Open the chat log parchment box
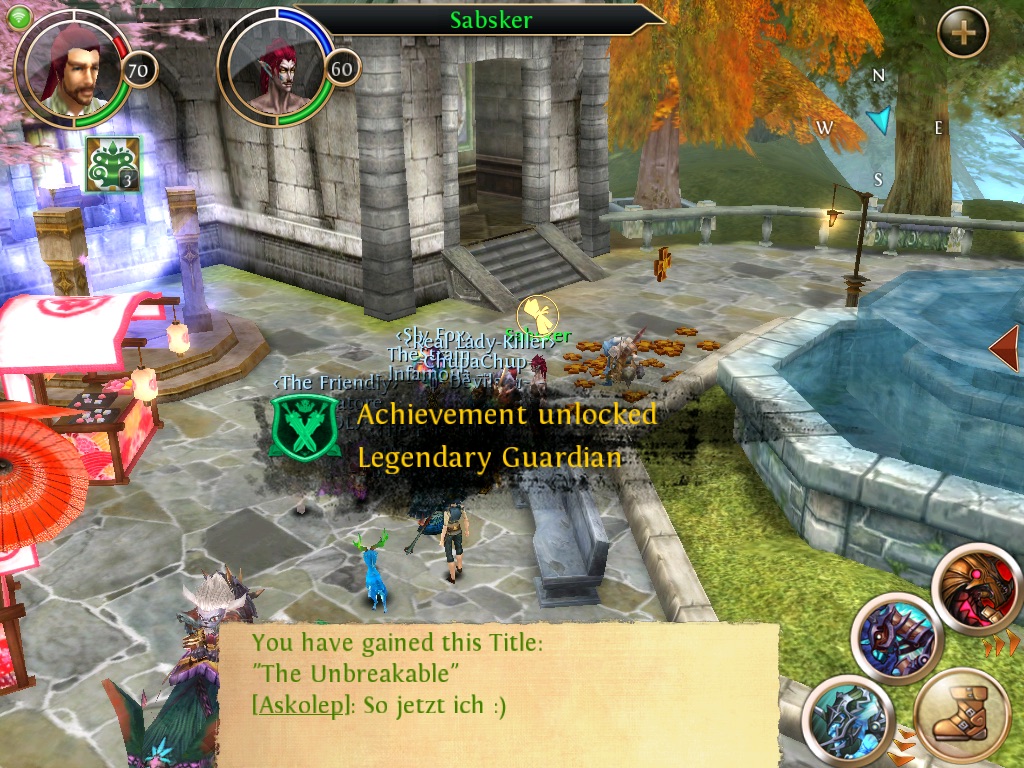Screen dimensions: 1024x768 pyautogui.click(x=498, y=692)
